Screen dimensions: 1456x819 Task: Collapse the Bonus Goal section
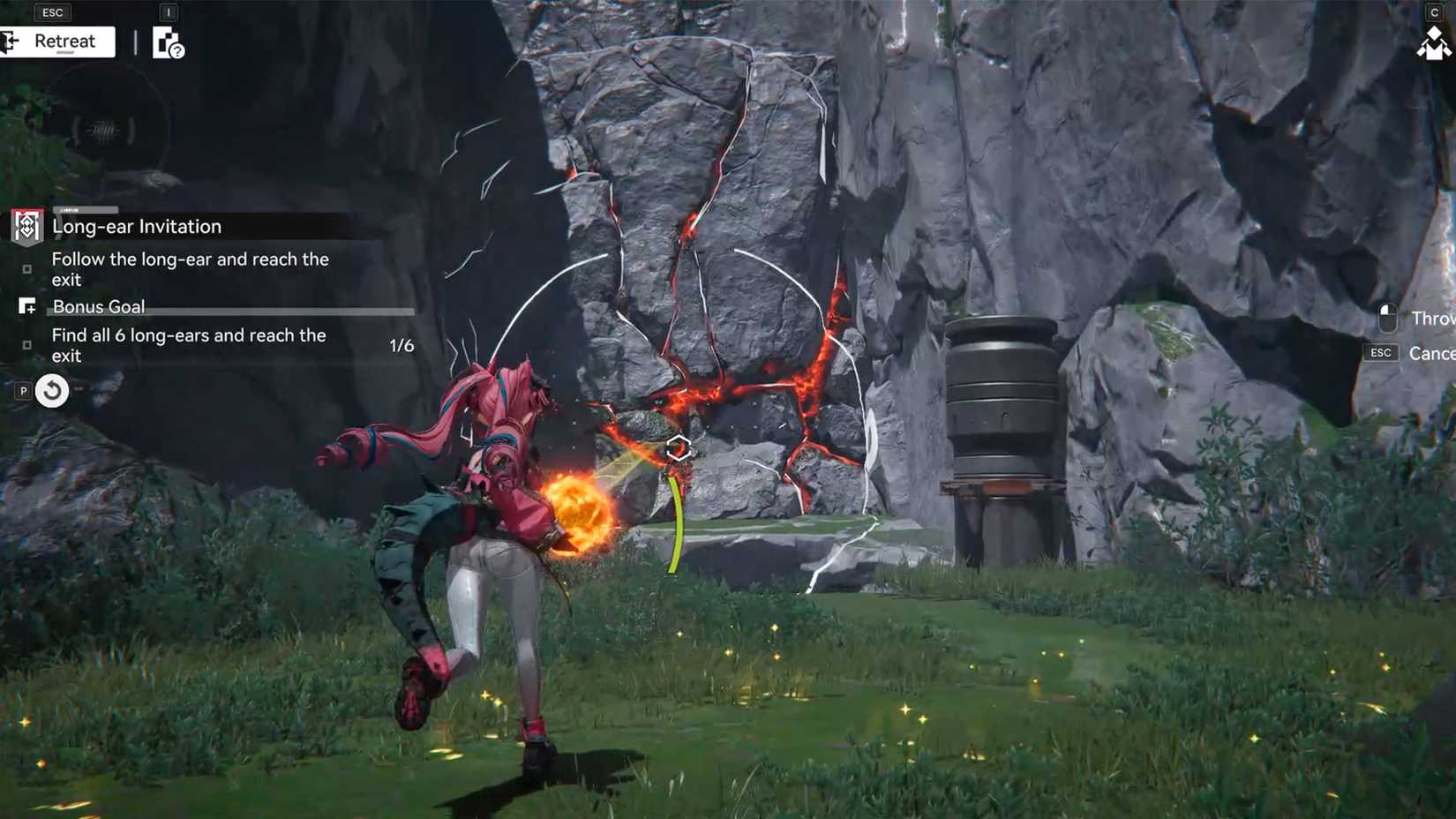(98, 306)
